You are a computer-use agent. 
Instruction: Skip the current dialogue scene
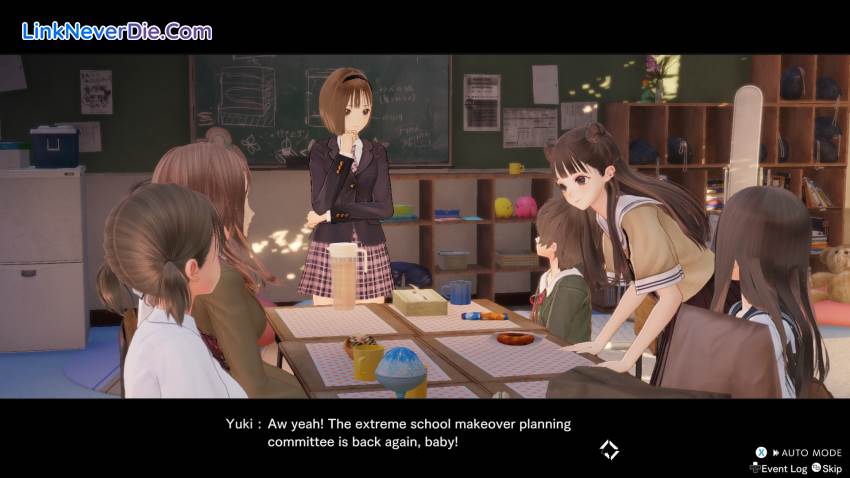(x=831, y=468)
